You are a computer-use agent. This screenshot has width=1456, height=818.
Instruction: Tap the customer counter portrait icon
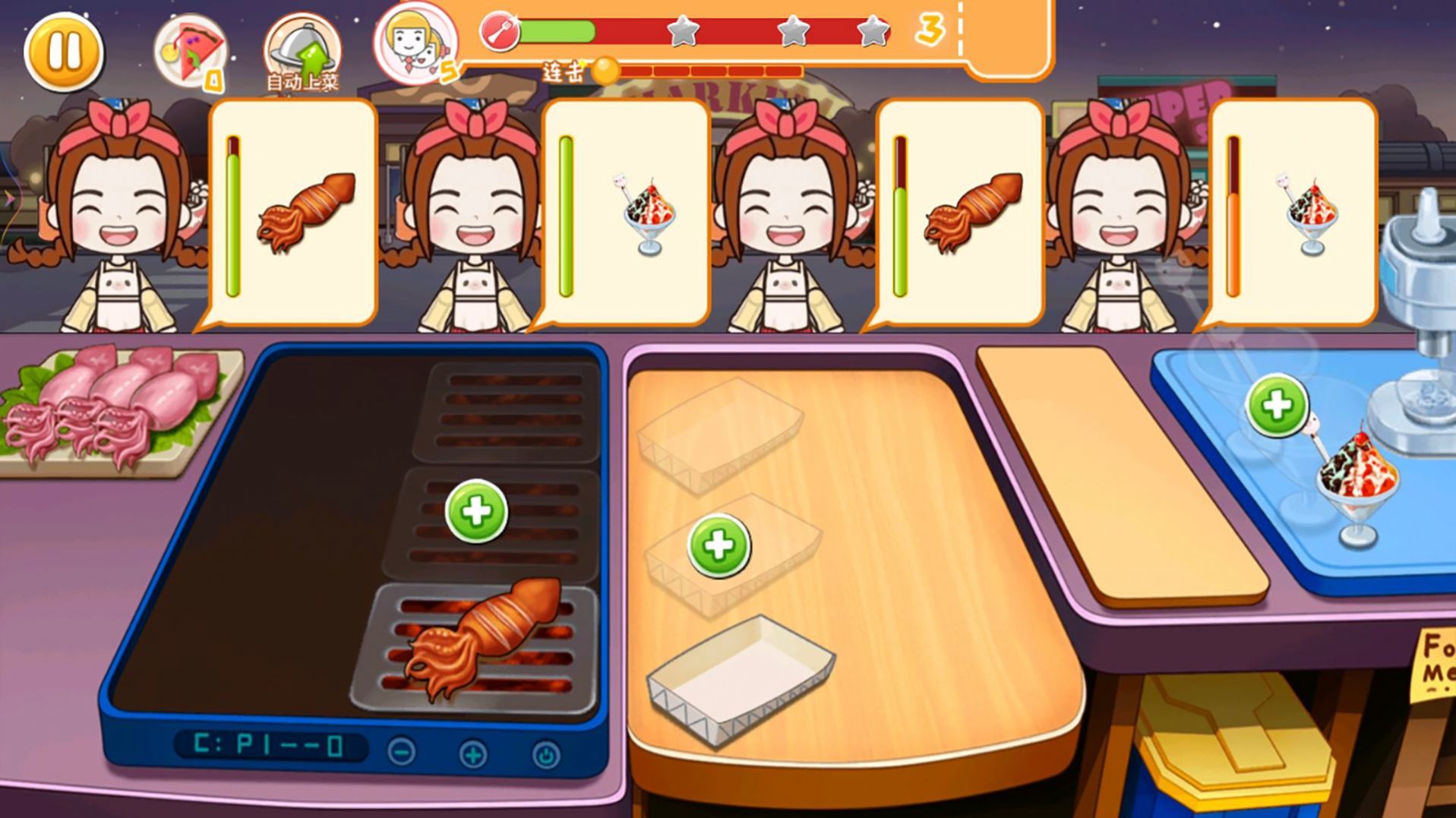coord(415,42)
